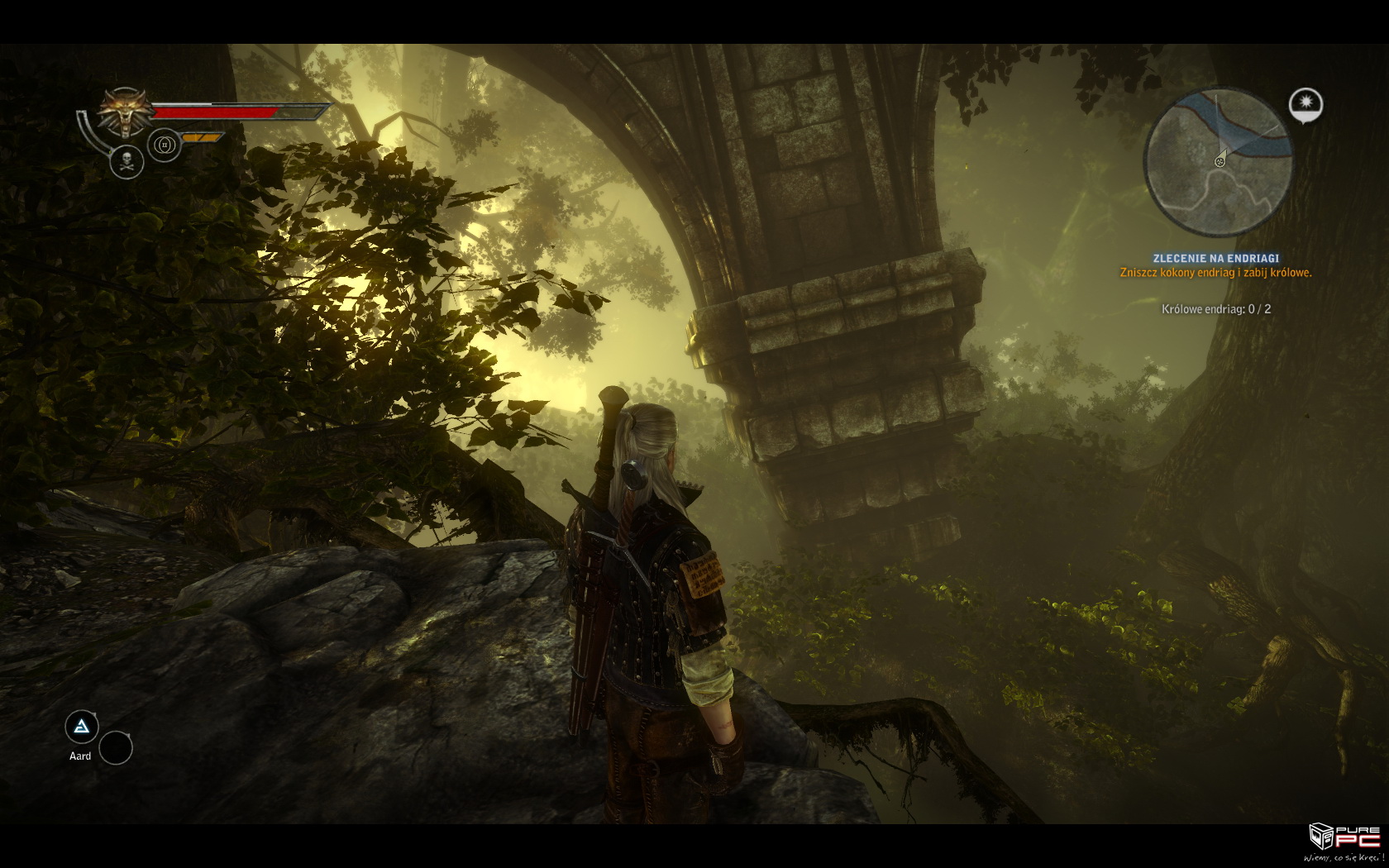Open the circular minimap
The image size is (1389, 868).
1218,162
